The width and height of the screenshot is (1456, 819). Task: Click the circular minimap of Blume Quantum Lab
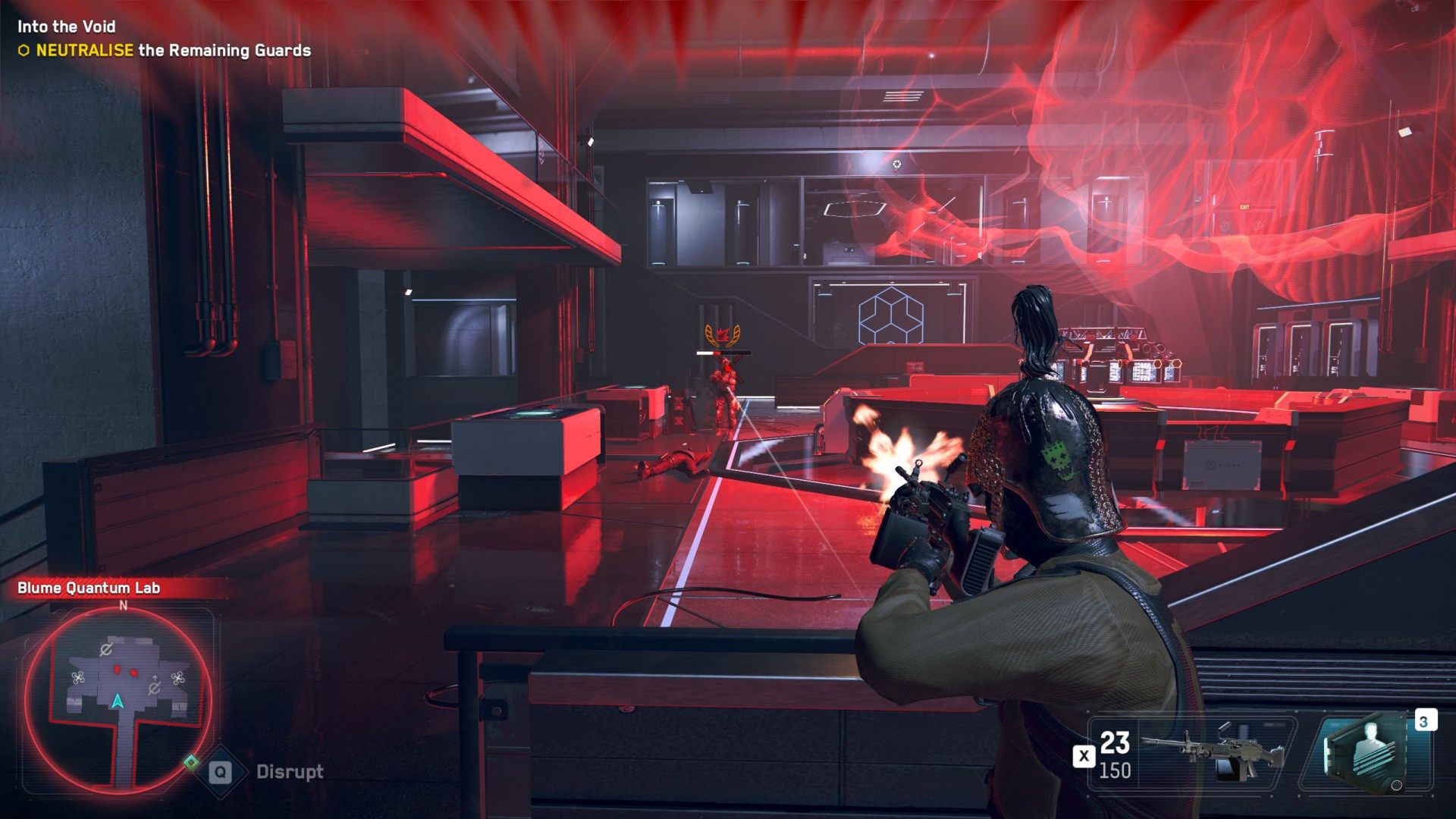click(x=118, y=696)
